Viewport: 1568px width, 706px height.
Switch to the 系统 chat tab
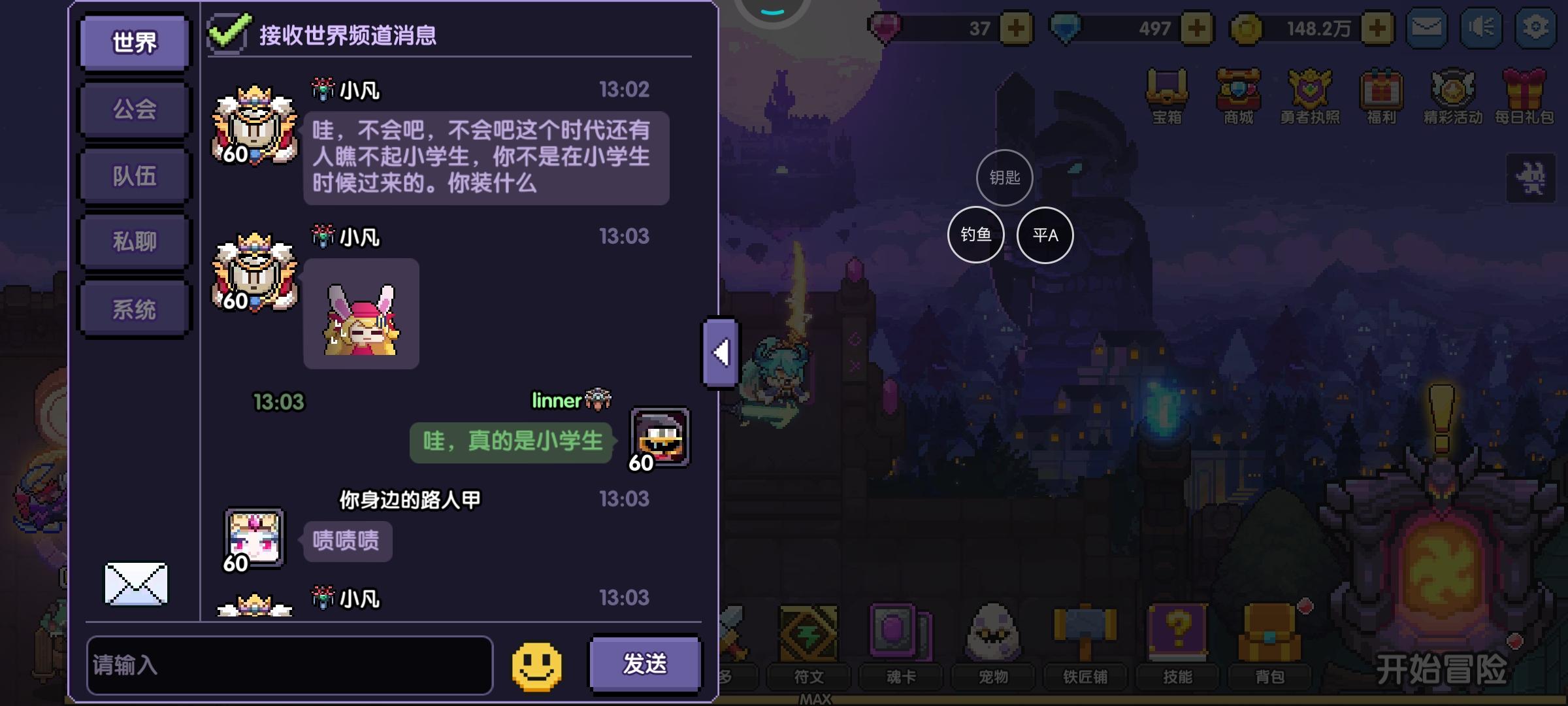[x=133, y=307]
